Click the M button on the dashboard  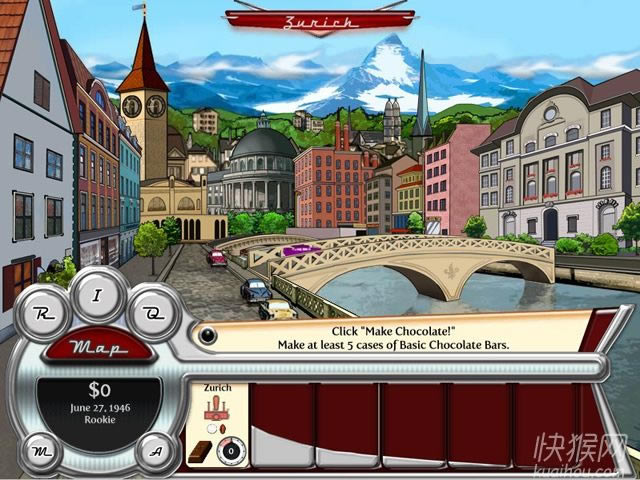click(41, 449)
